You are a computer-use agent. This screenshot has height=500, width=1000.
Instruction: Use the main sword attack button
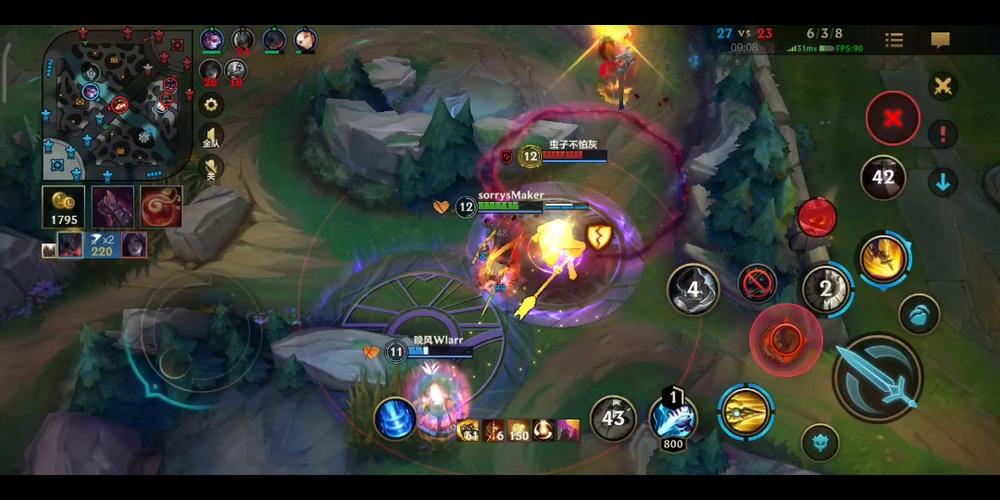click(877, 378)
